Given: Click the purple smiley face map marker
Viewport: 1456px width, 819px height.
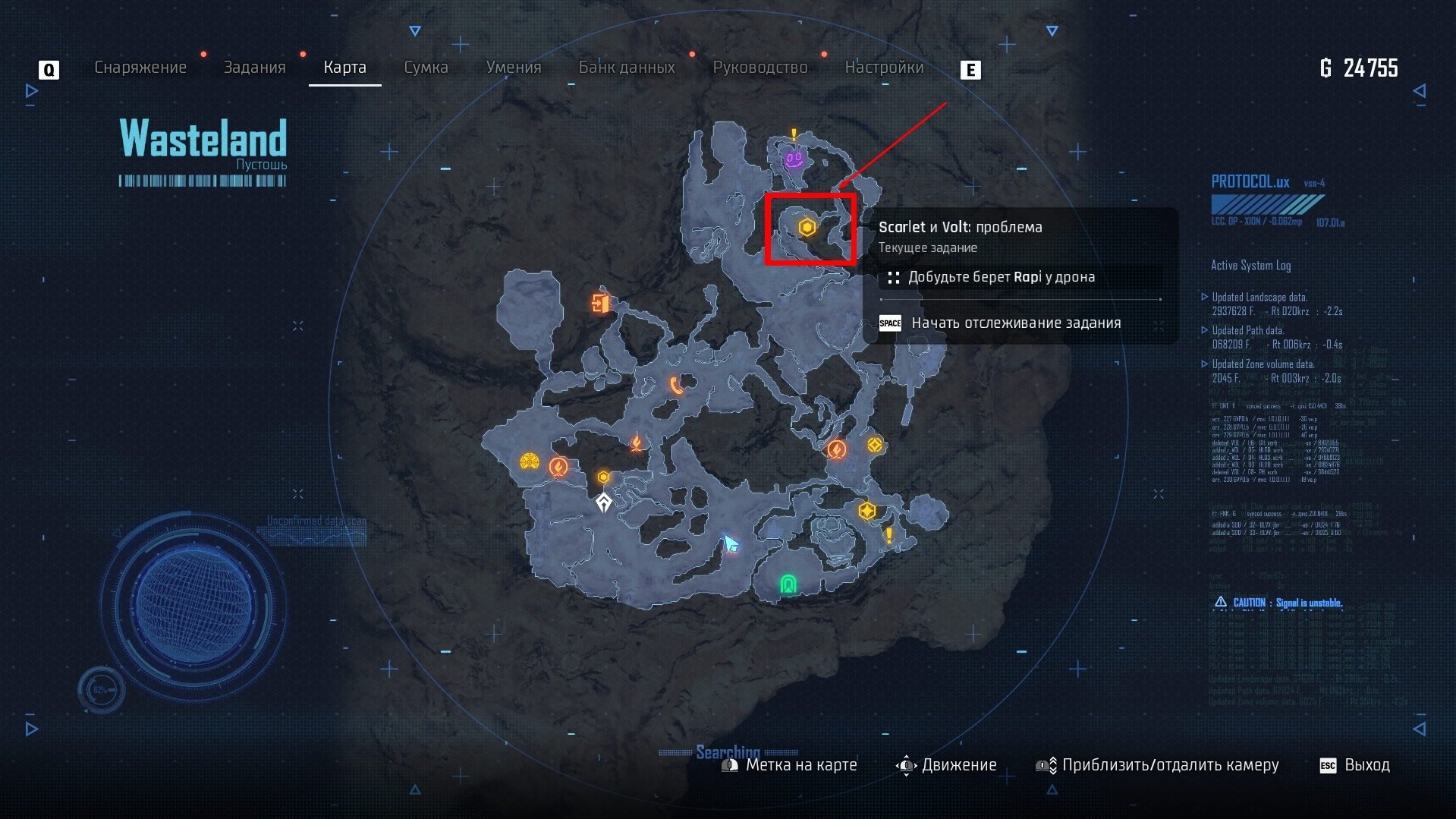Looking at the screenshot, I should click(x=794, y=159).
